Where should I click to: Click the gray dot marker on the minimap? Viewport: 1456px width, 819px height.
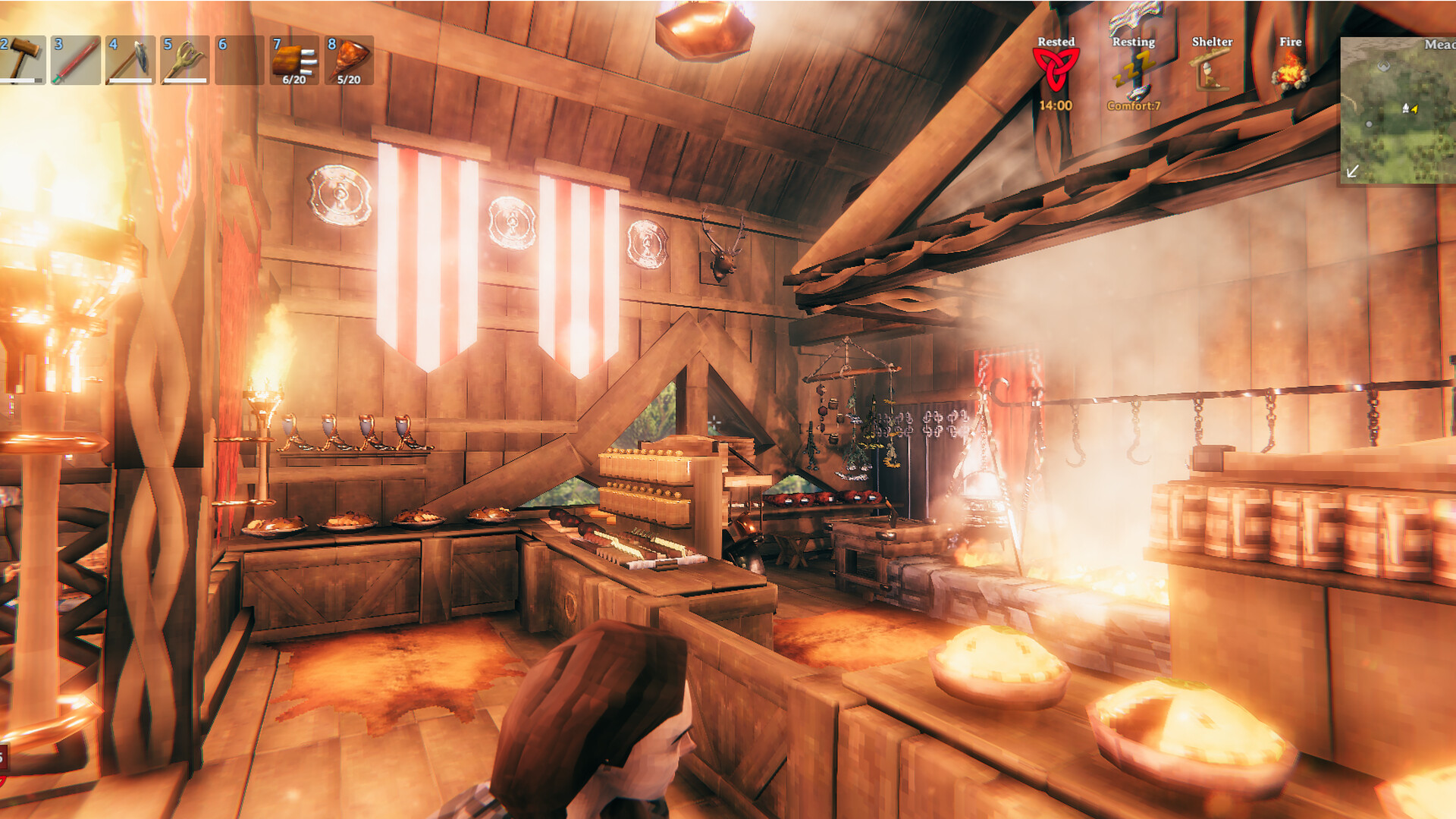(1369, 124)
